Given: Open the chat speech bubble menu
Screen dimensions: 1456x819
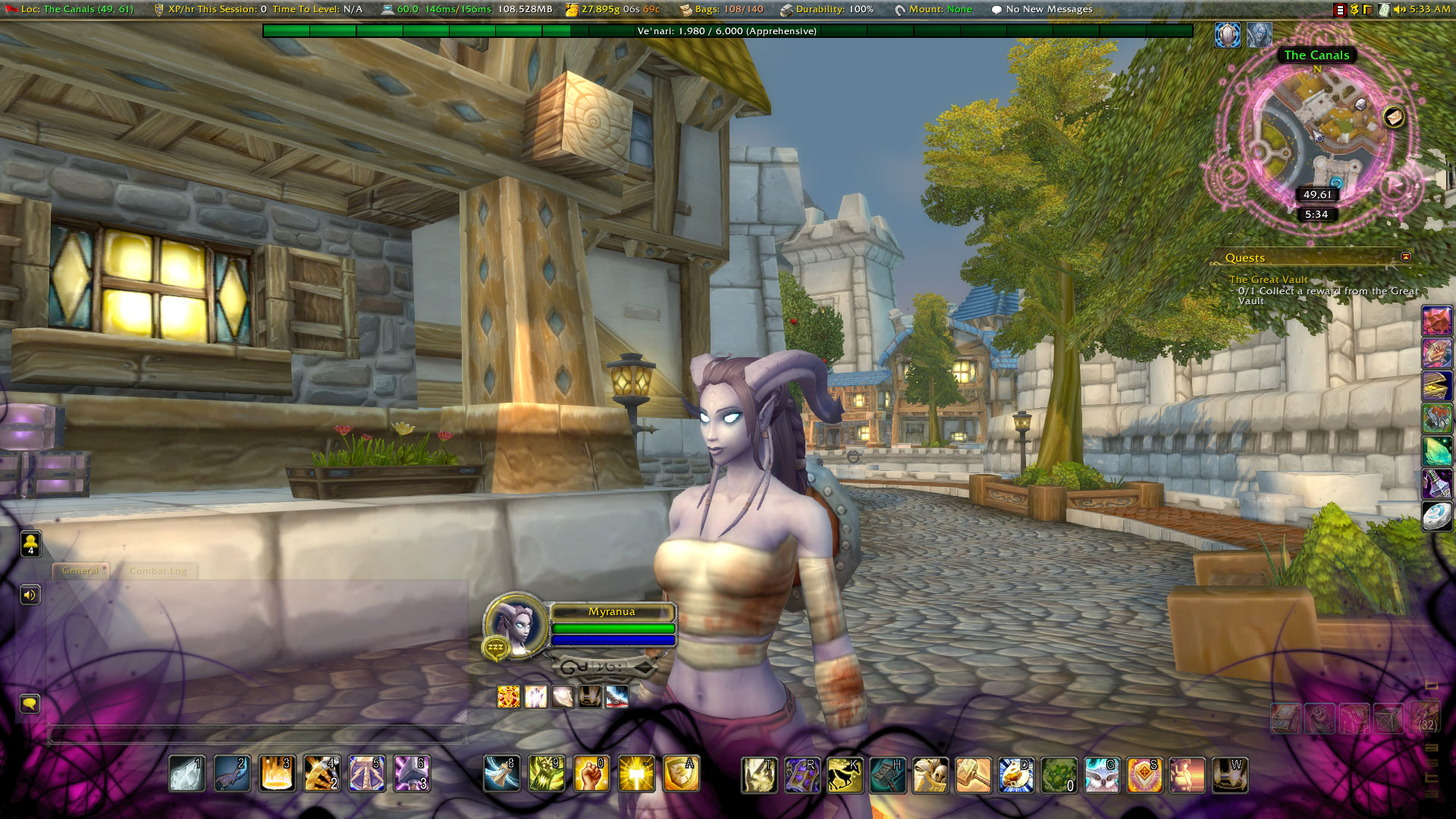Looking at the screenshot, I should (x=30, y=704).
